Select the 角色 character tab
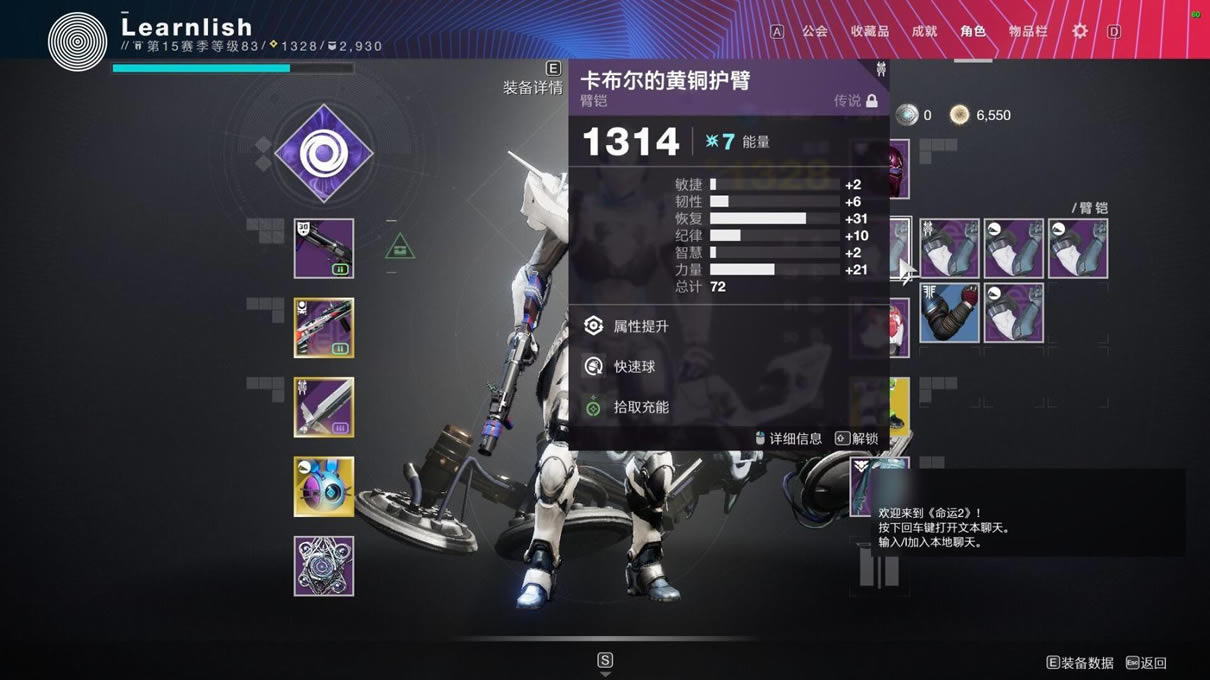Image resolution: width=1210 pixels, height=680 pixels. click(x=973, y=31)
